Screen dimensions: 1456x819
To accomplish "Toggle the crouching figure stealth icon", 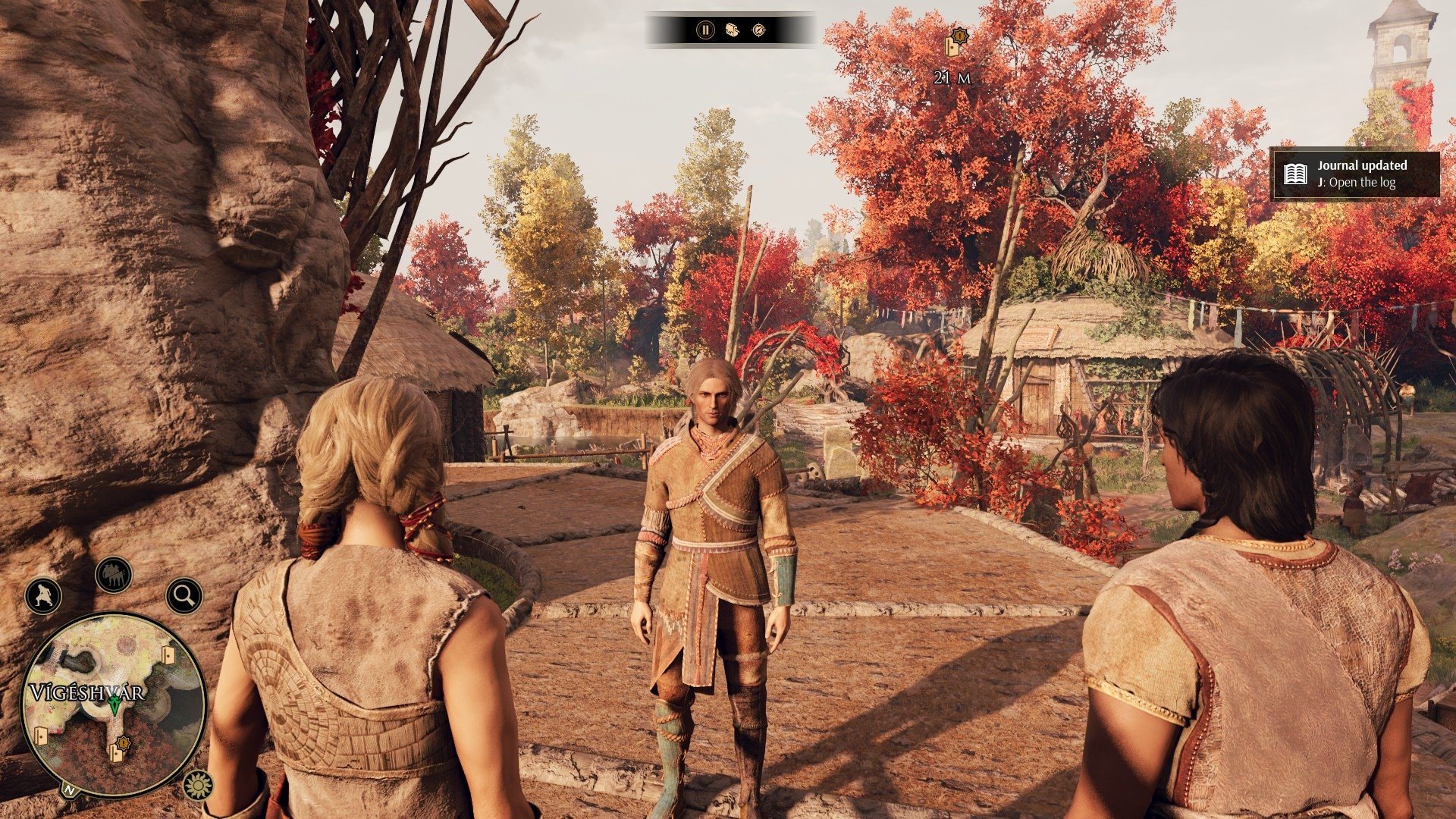I will pyautogui.click(x=43, y=595).
